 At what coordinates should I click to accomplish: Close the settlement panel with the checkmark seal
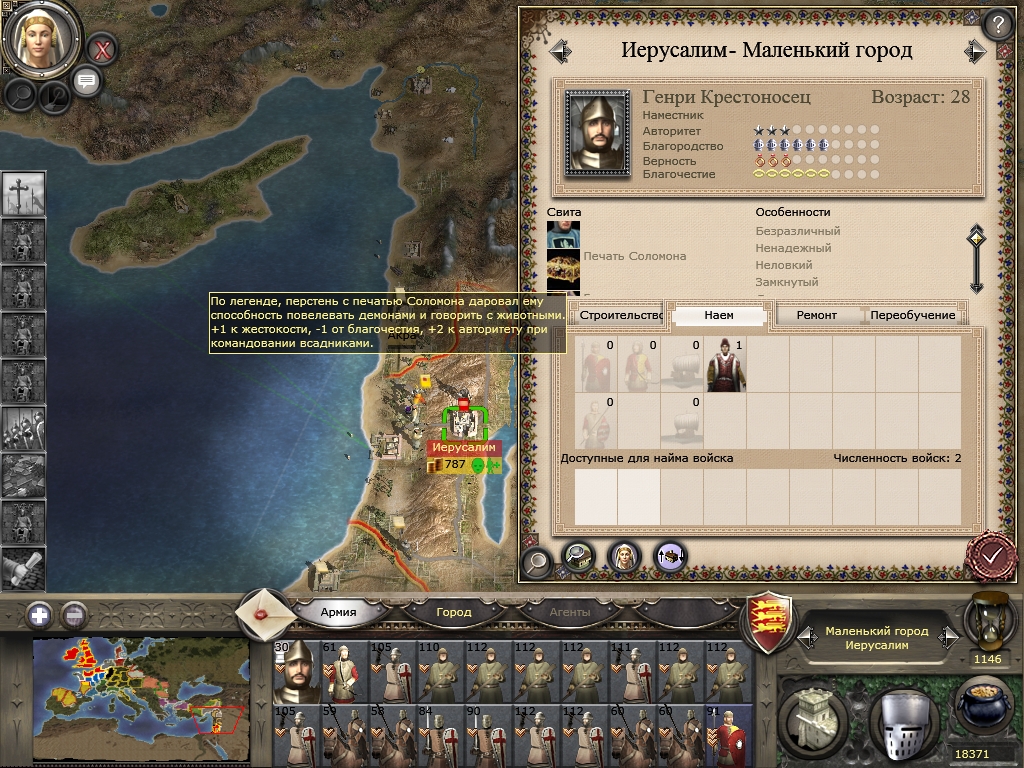(992, 553)
